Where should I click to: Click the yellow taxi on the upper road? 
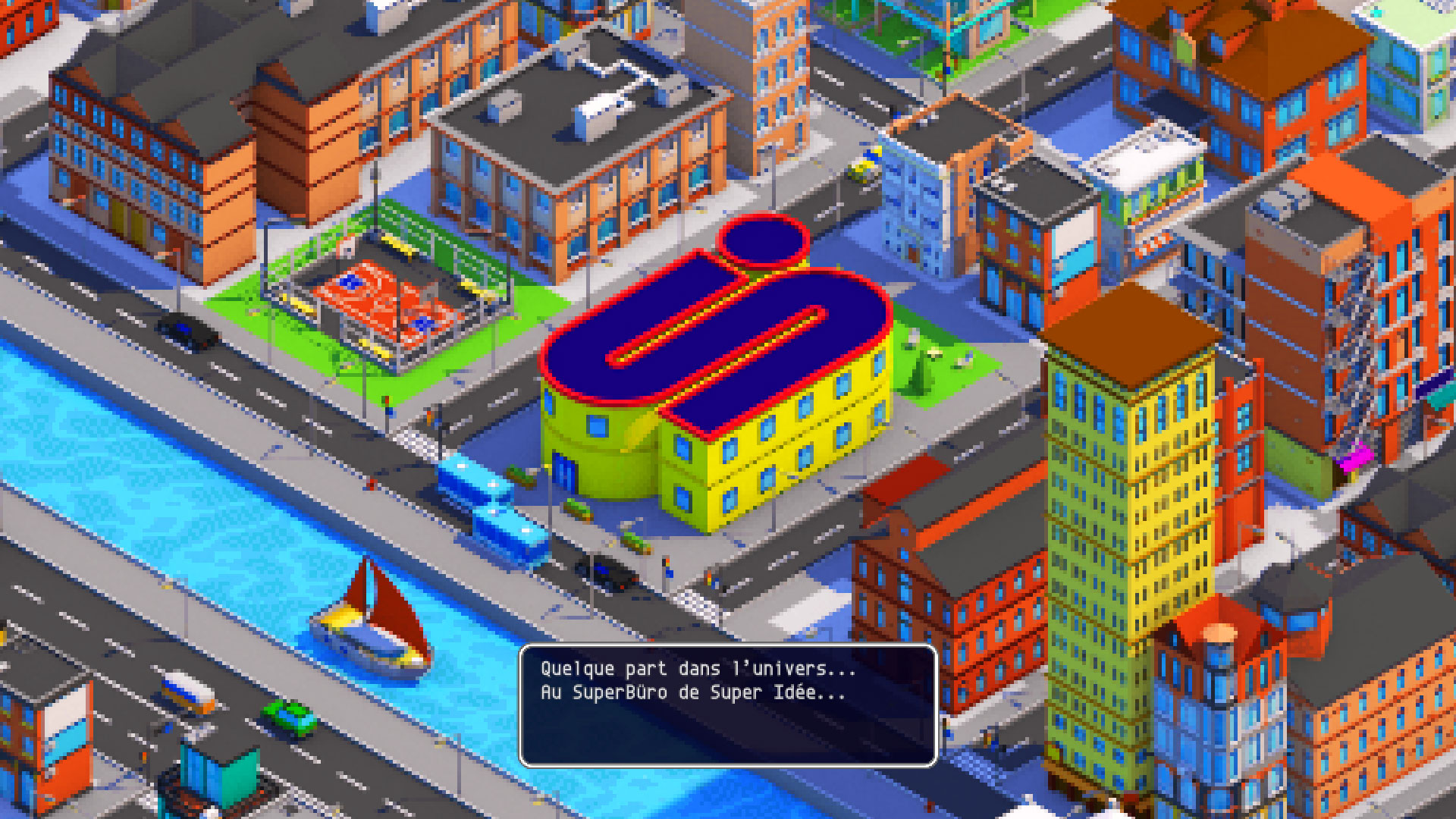click(x=864, y=165)
